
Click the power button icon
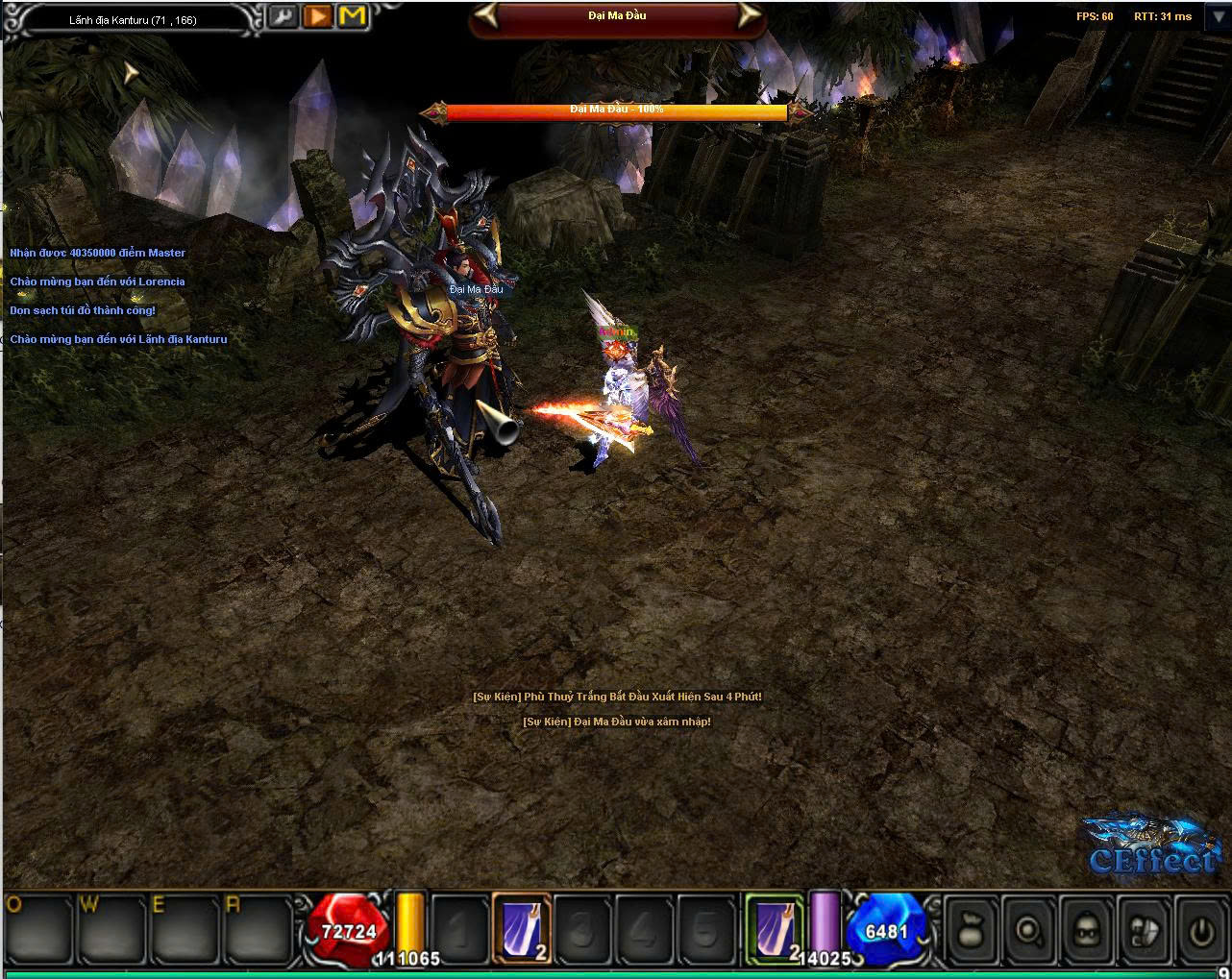[x=1200, y=930]
